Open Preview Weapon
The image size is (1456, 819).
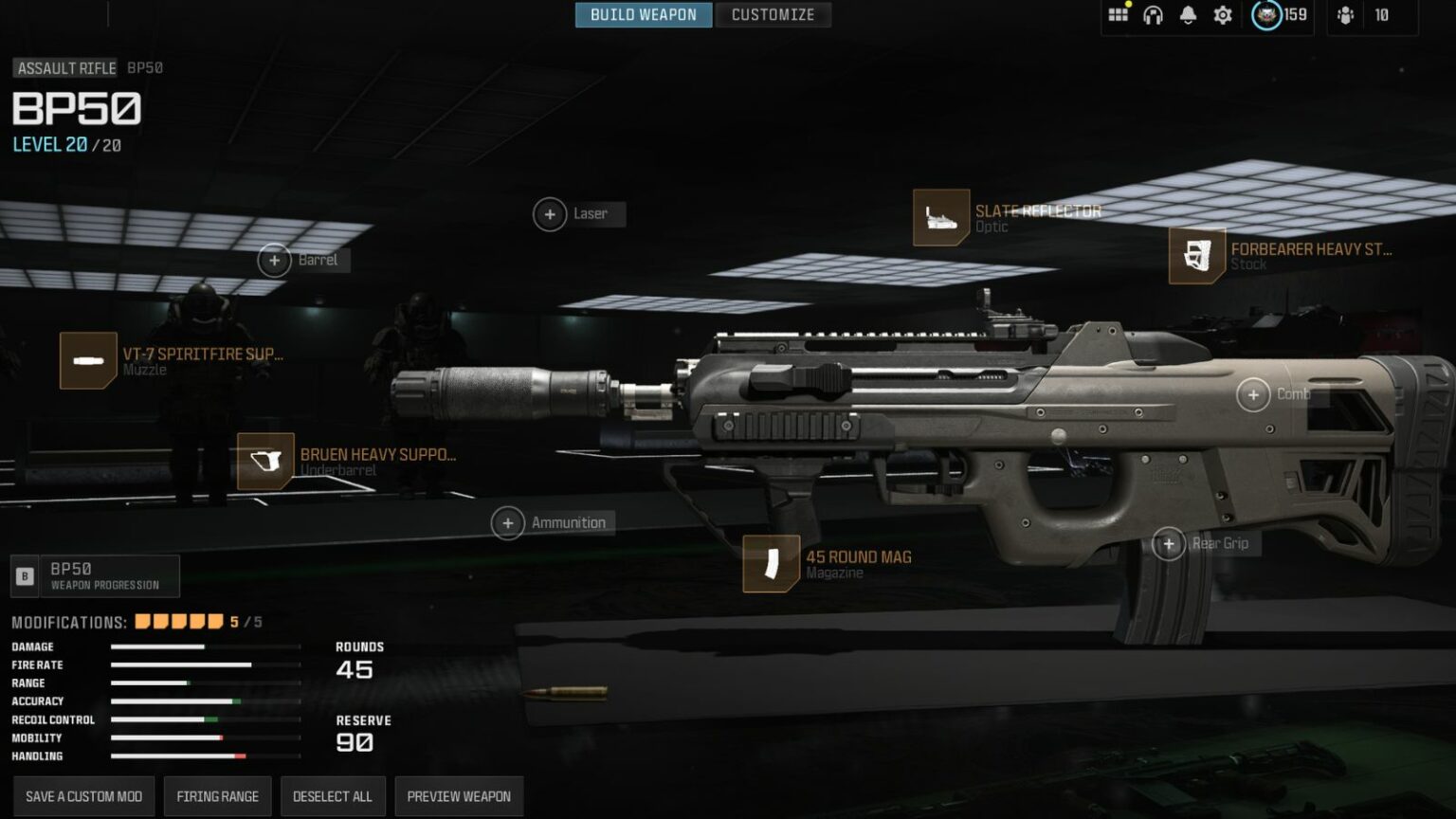pyautogui.click(x=459, y=796)
